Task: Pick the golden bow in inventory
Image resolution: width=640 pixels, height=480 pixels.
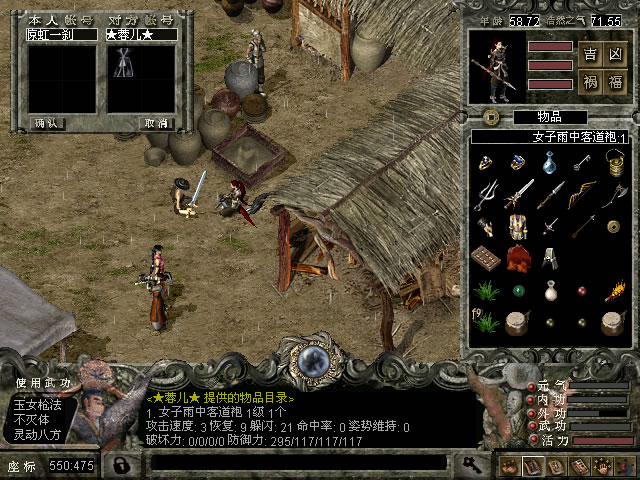Action: 581,193
